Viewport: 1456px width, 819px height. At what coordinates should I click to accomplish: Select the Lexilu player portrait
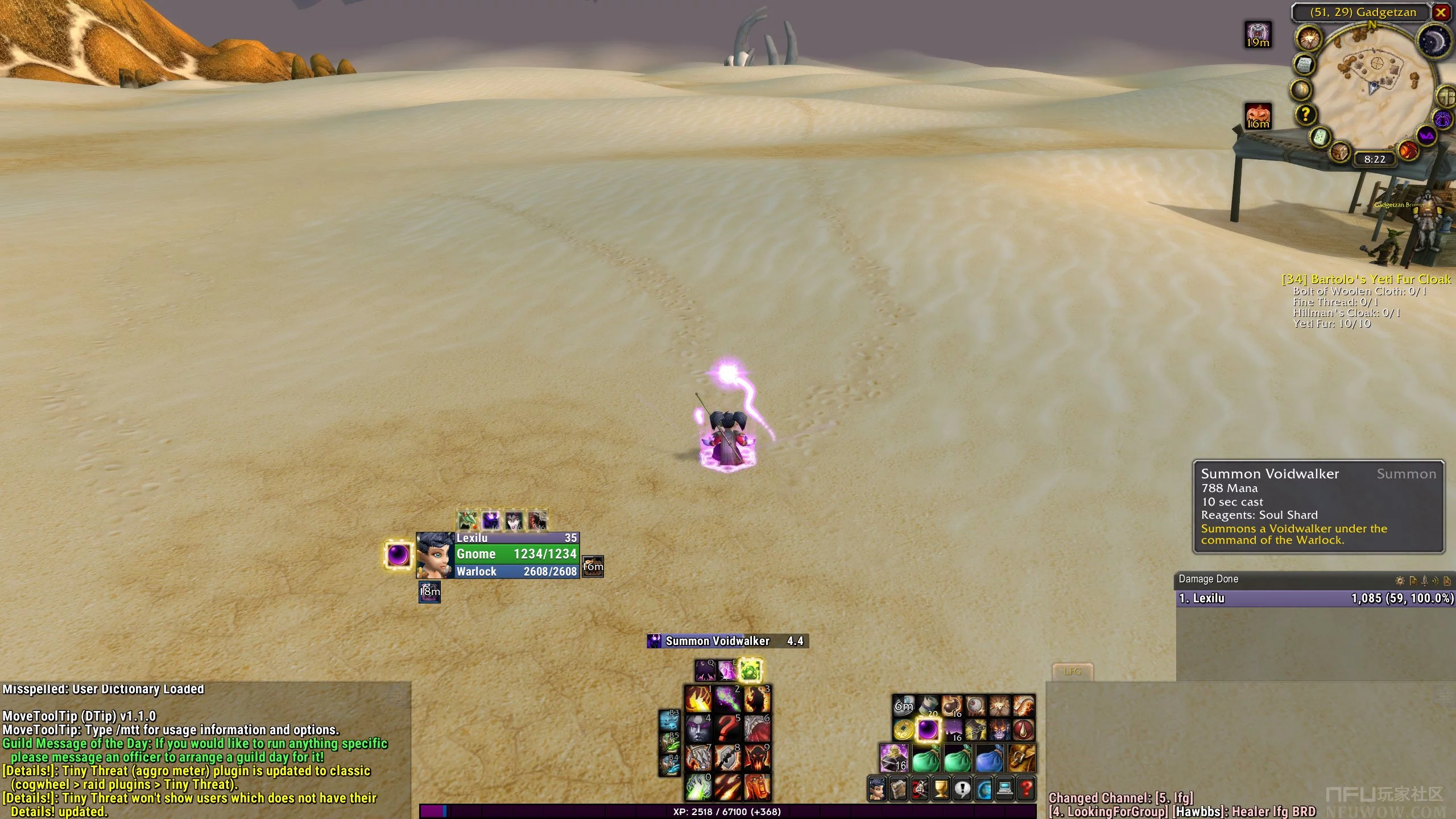click(x=436, y=555)
